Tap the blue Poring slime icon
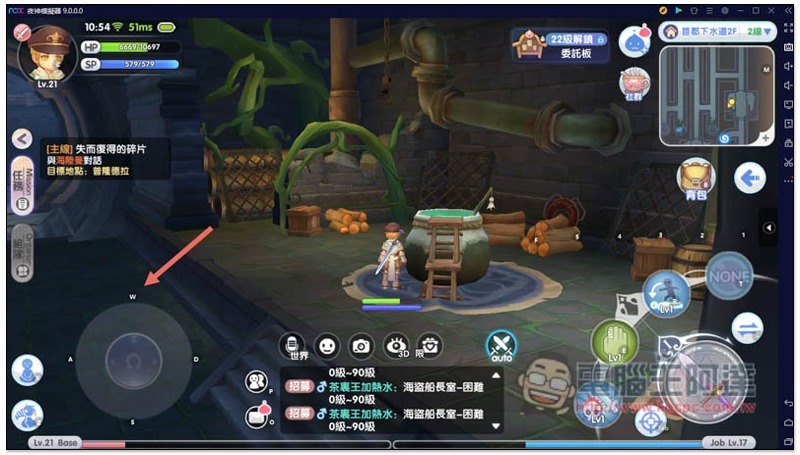This screenshot has height=455, width=800. 635,41
